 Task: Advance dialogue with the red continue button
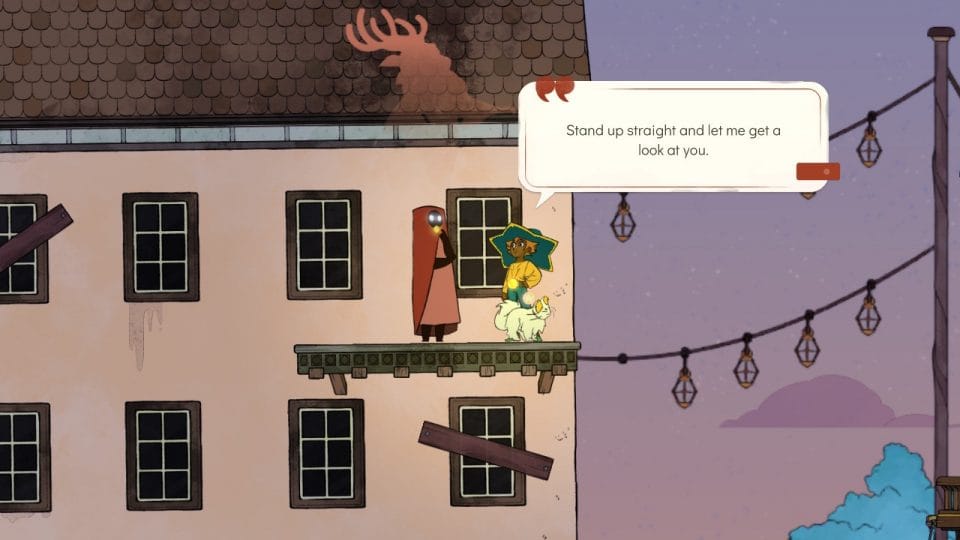(817, 171)
